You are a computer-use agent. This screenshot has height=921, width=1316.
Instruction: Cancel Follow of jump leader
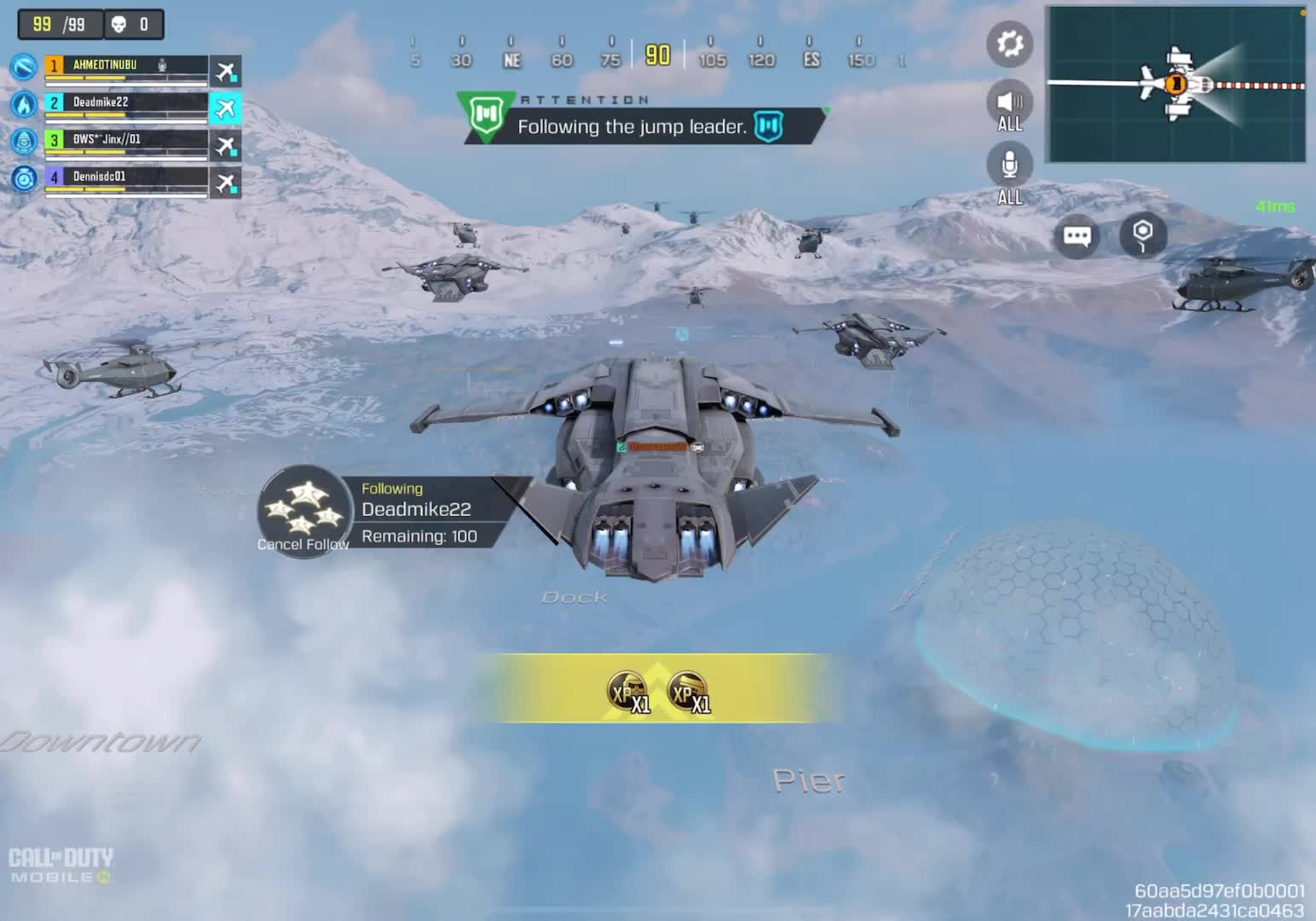click(x=303, y=513)
